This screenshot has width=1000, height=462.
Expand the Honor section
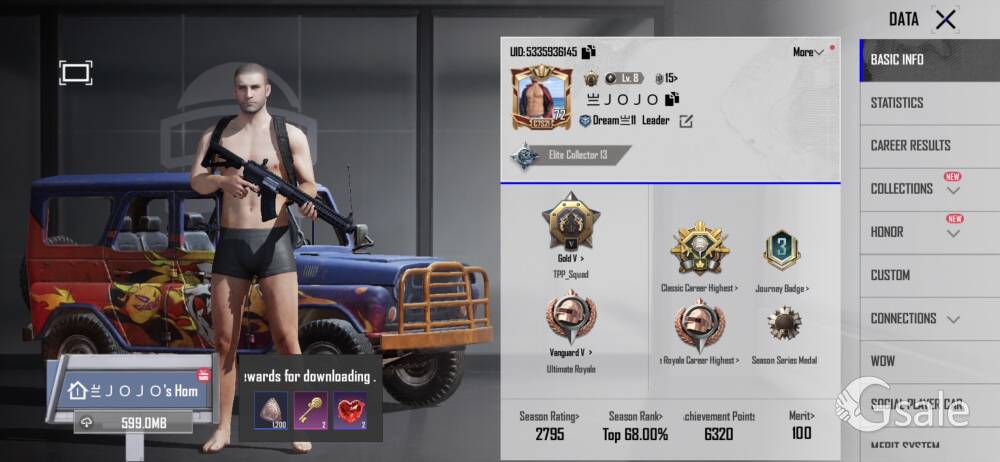pyautogui.click(x=915, y=232)
